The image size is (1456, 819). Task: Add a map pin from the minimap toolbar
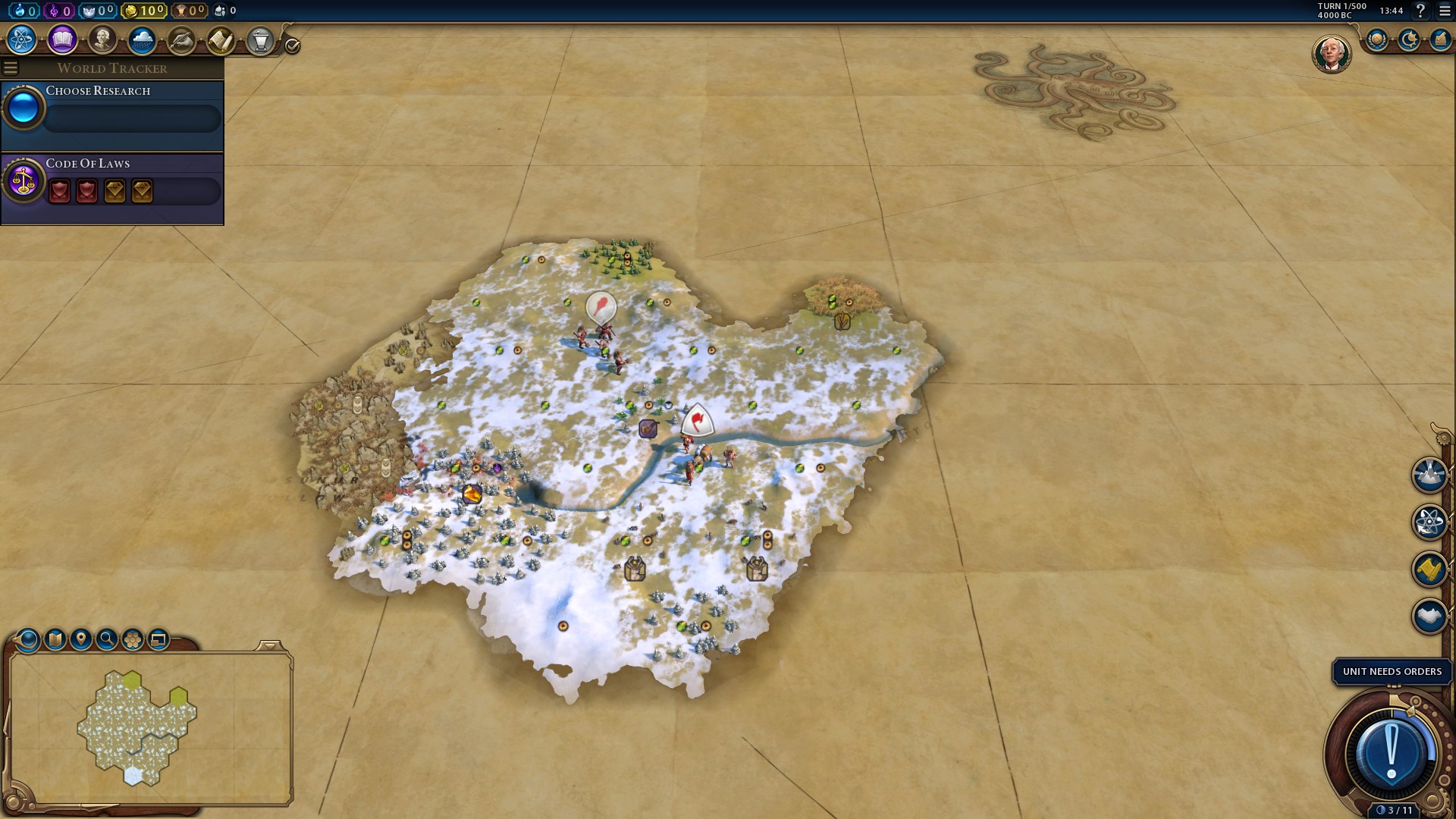[81, 639]
